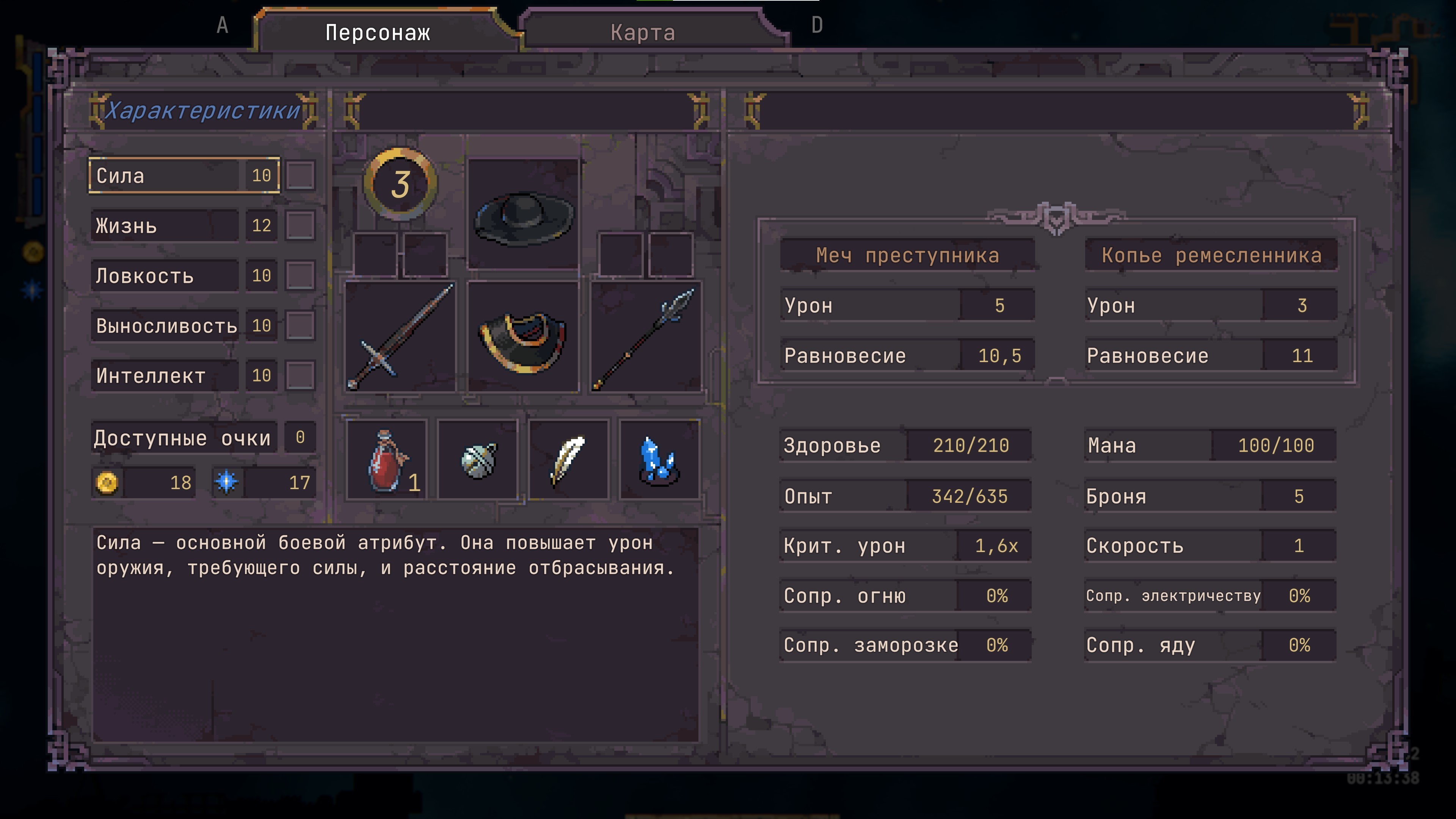Switch to the Карта tab
This screenshot has width=1456, height=819.
643,33
